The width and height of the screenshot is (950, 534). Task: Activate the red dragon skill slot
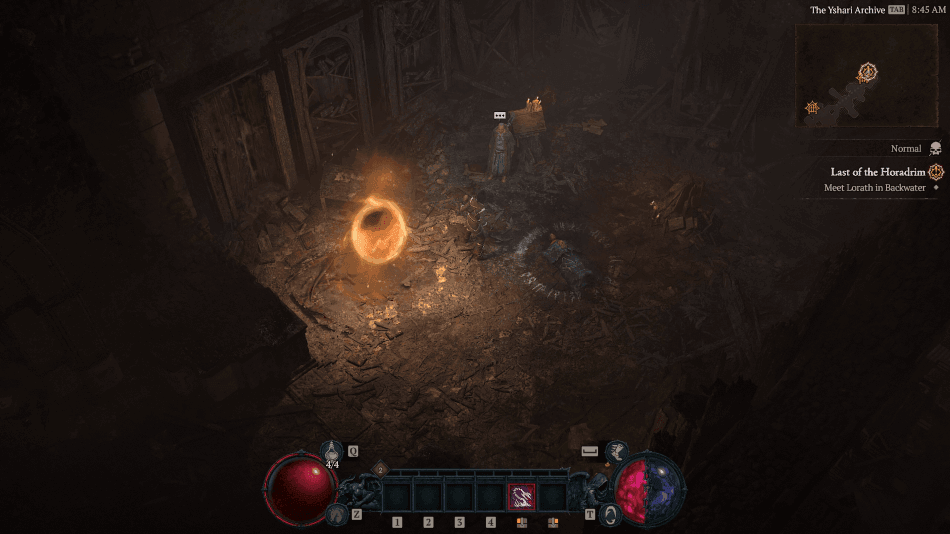click(522, 497)
